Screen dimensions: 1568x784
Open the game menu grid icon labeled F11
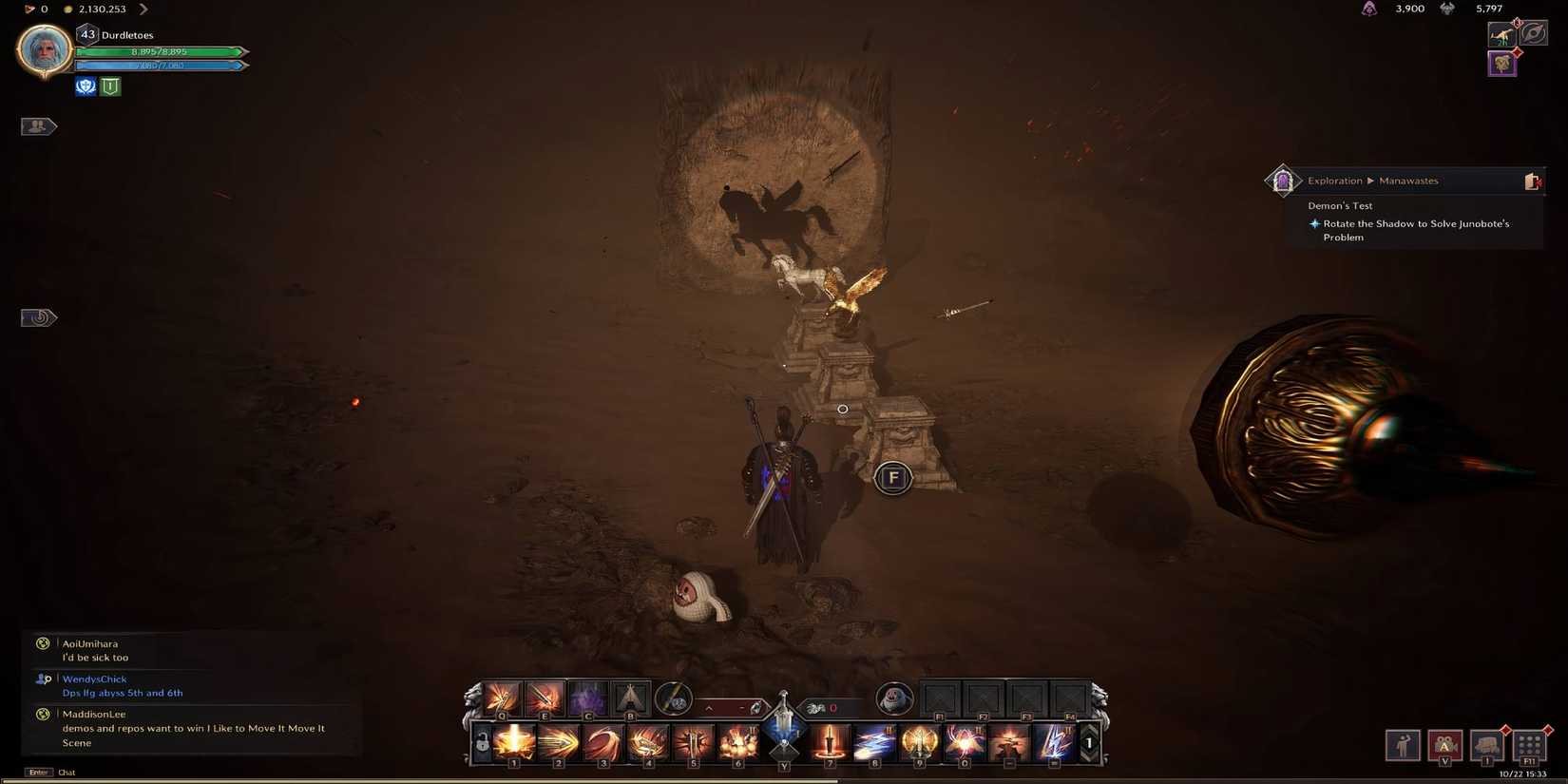click(x=1530, y=744)
